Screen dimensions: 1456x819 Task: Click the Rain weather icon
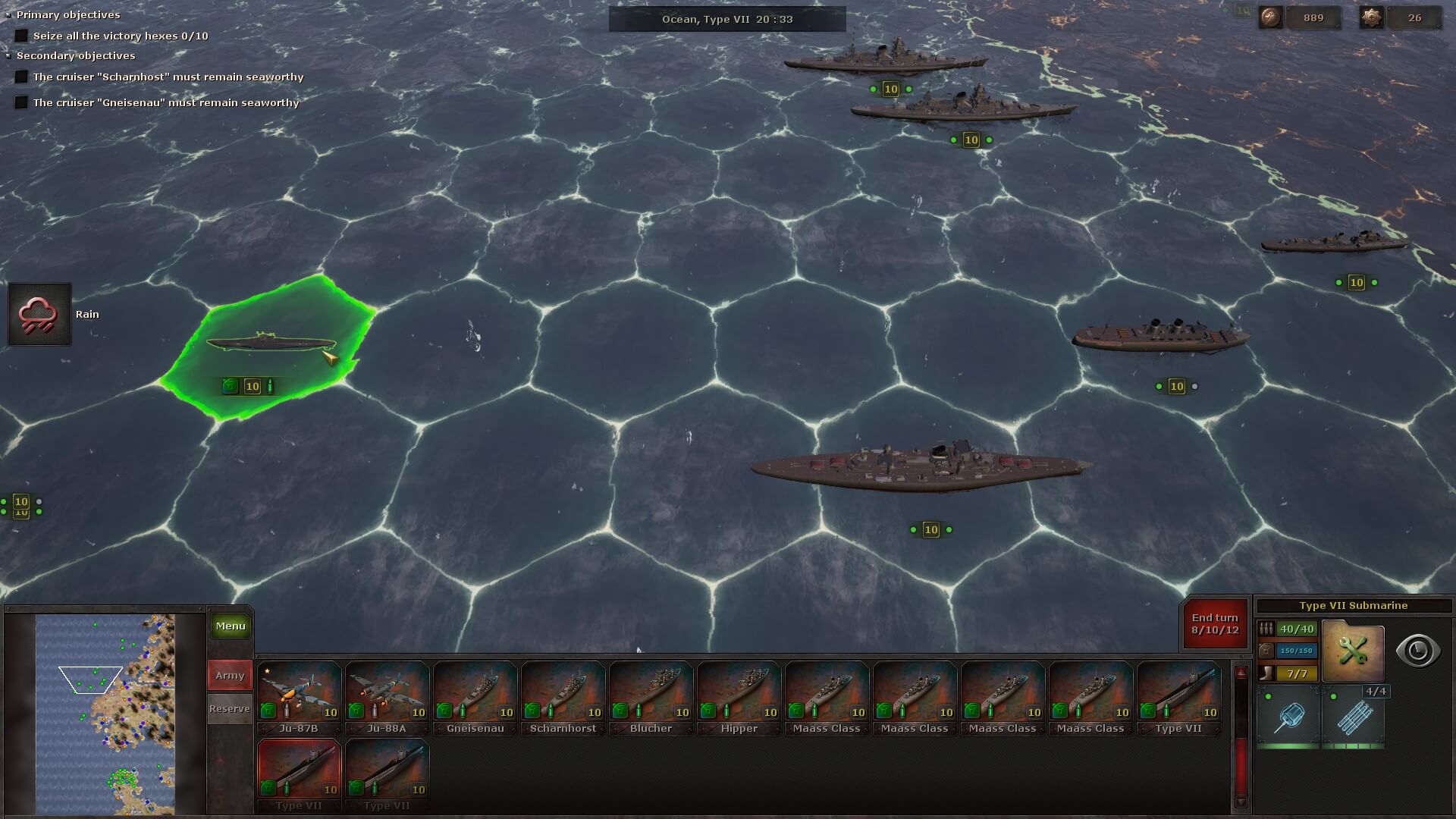point(39,314)
